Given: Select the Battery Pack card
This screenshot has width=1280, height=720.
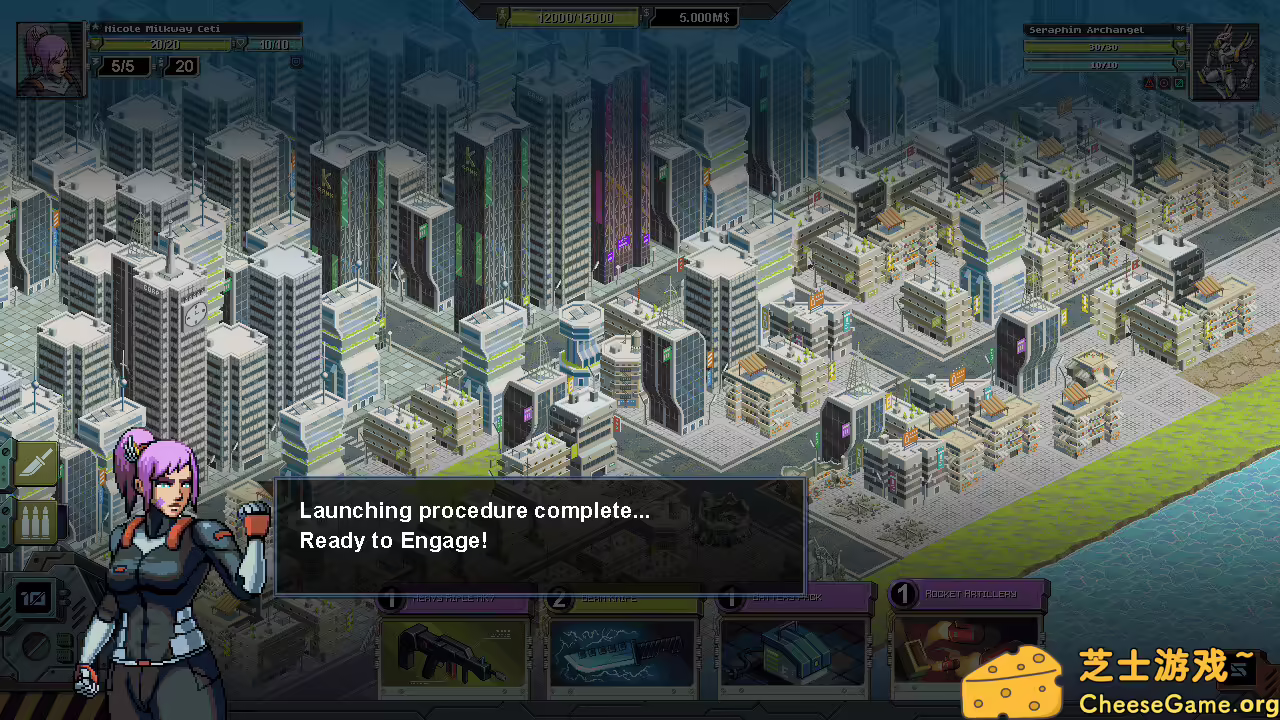Looking at the screenshot, I should click(795, 650).
